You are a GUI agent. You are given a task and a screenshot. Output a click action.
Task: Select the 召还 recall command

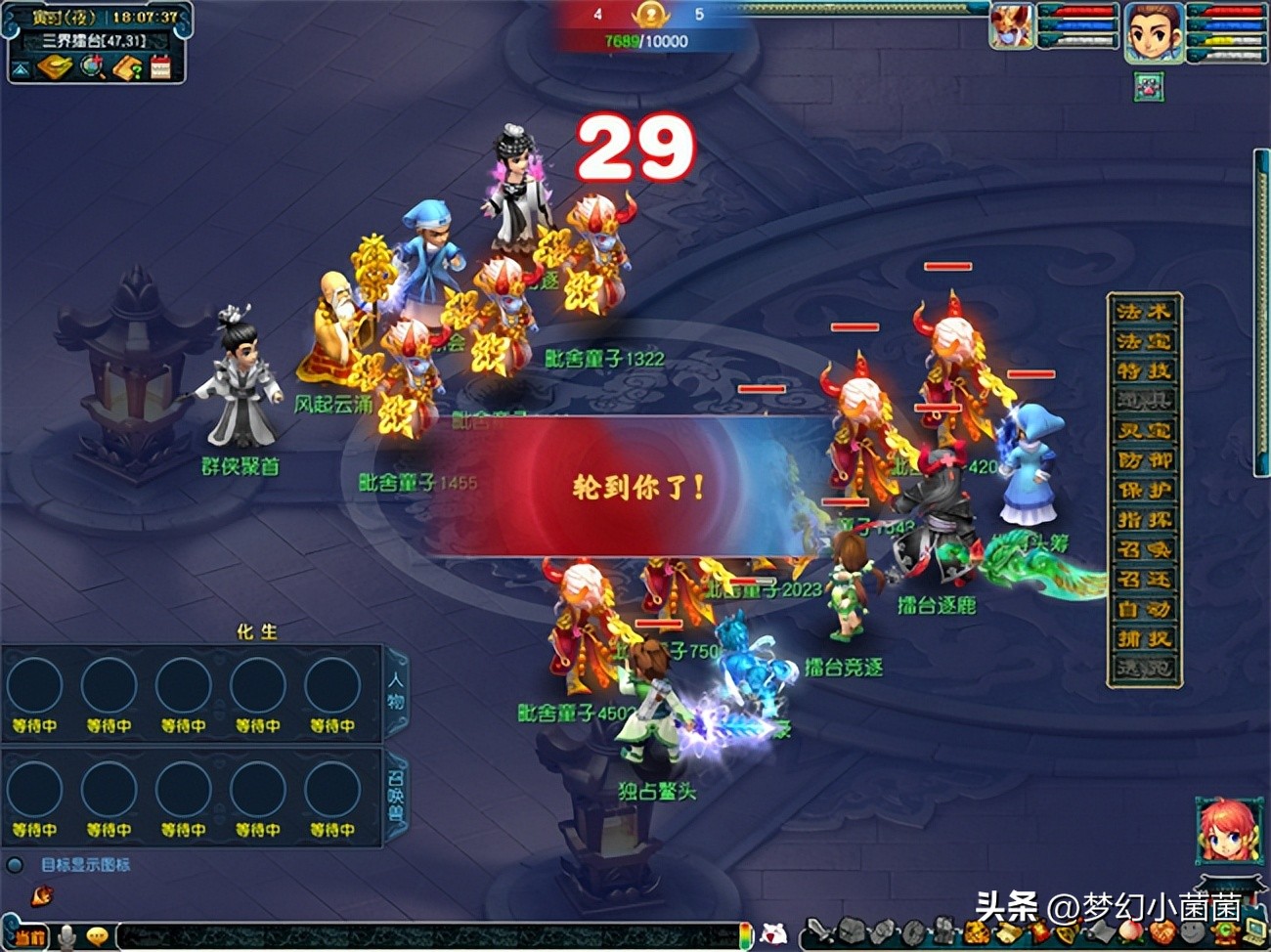pos(1144,580)
